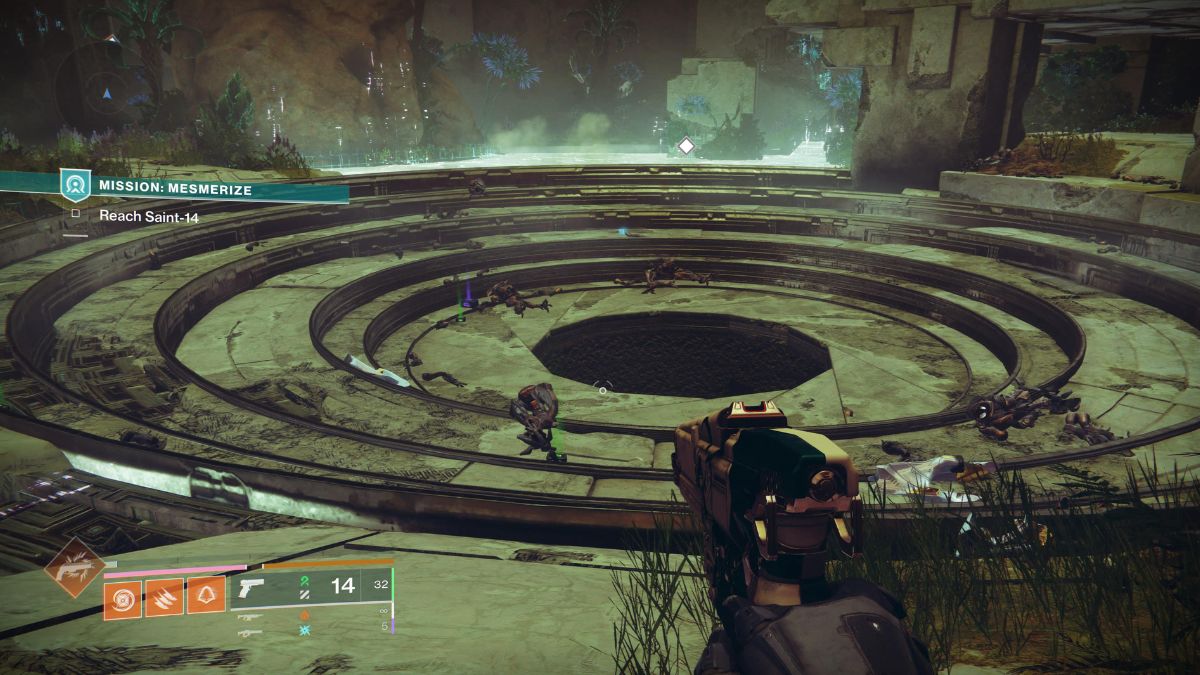Select the swirling grenade ability icon
The height and width of the screenshot is (675, 1200).
coord(122,599)
